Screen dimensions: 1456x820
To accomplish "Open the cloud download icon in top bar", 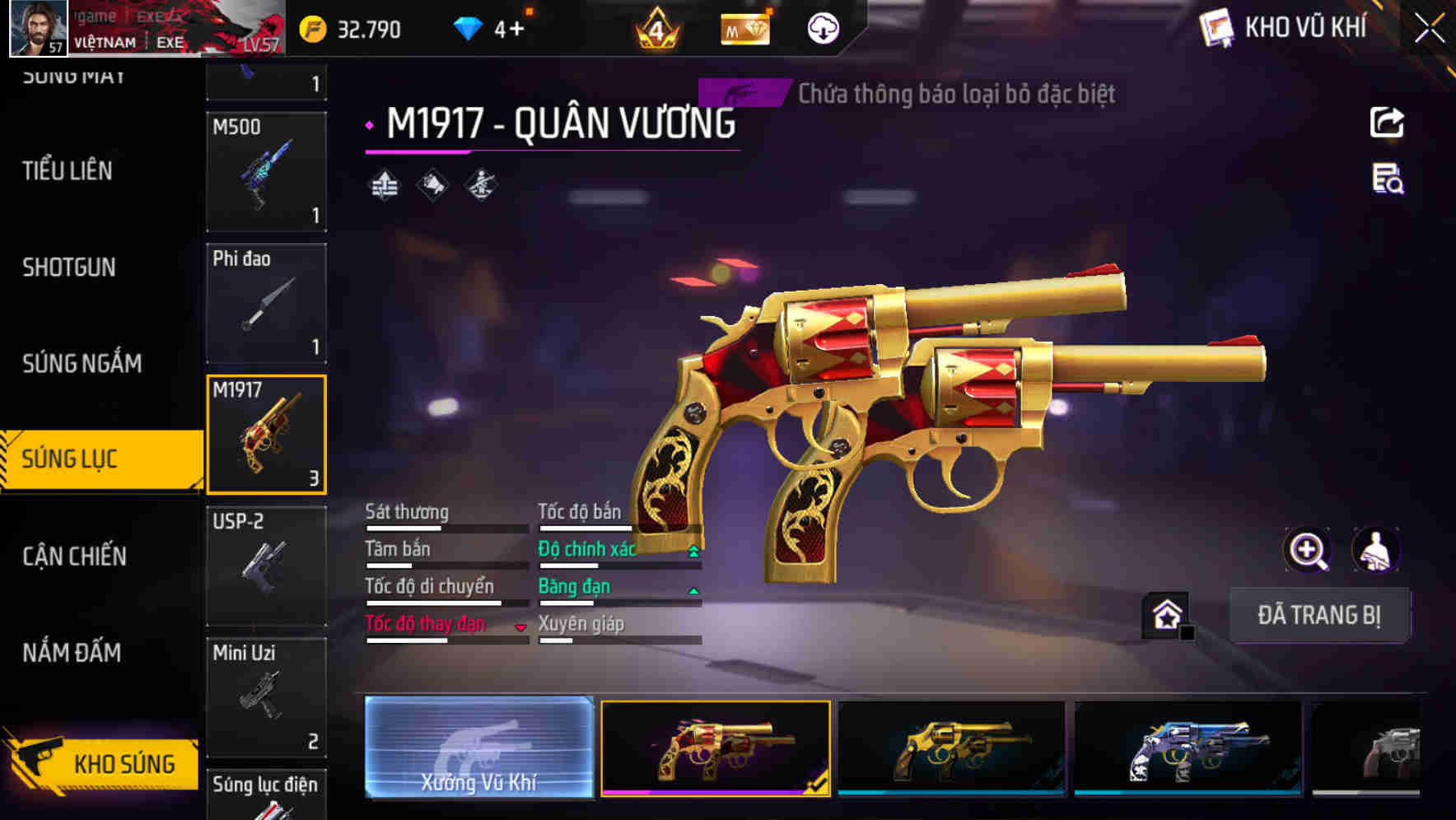I will coord(822,27).
